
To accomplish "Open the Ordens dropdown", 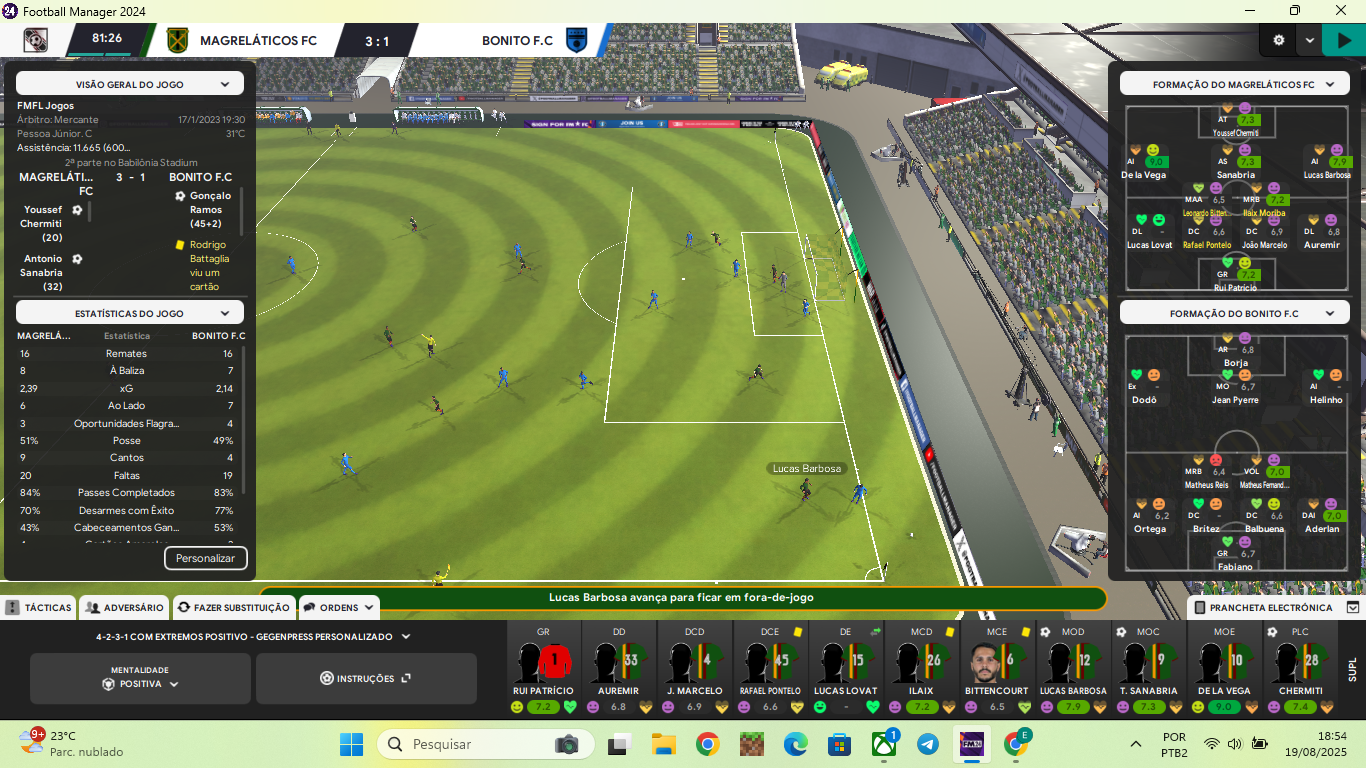I will pos(339,607).
